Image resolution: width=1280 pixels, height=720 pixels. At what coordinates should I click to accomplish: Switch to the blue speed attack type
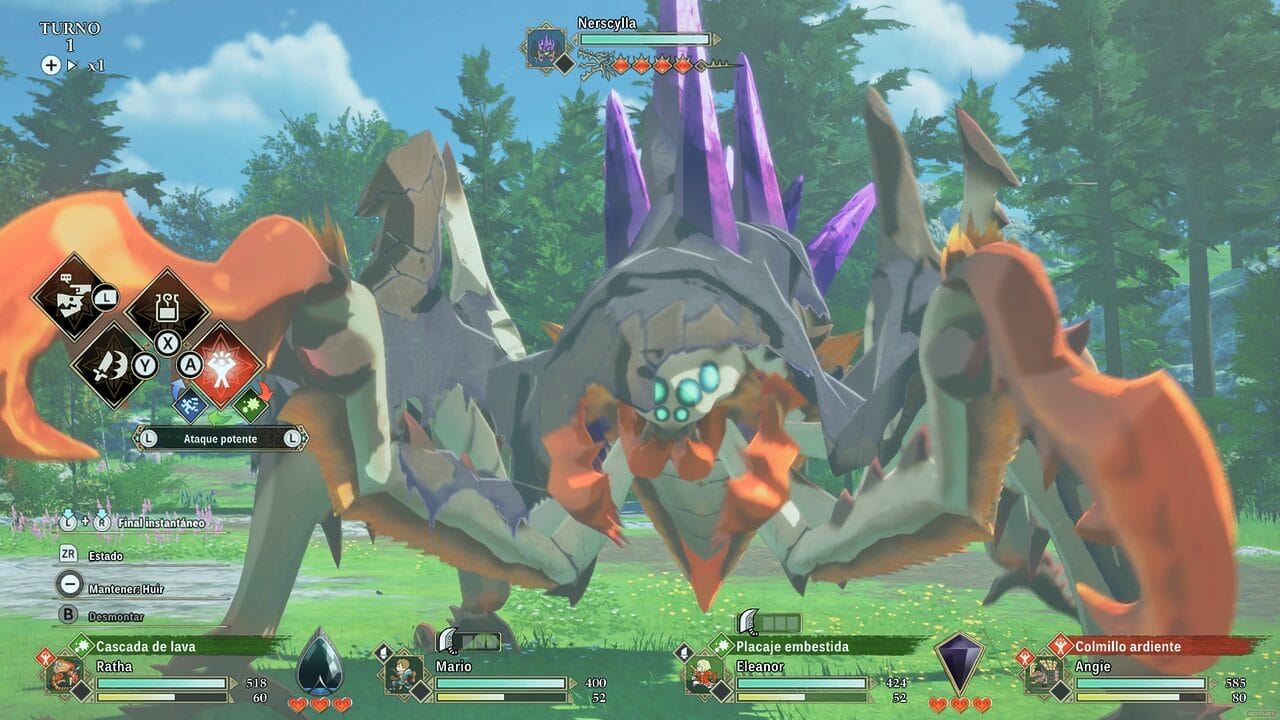click(x=190, y=404)
